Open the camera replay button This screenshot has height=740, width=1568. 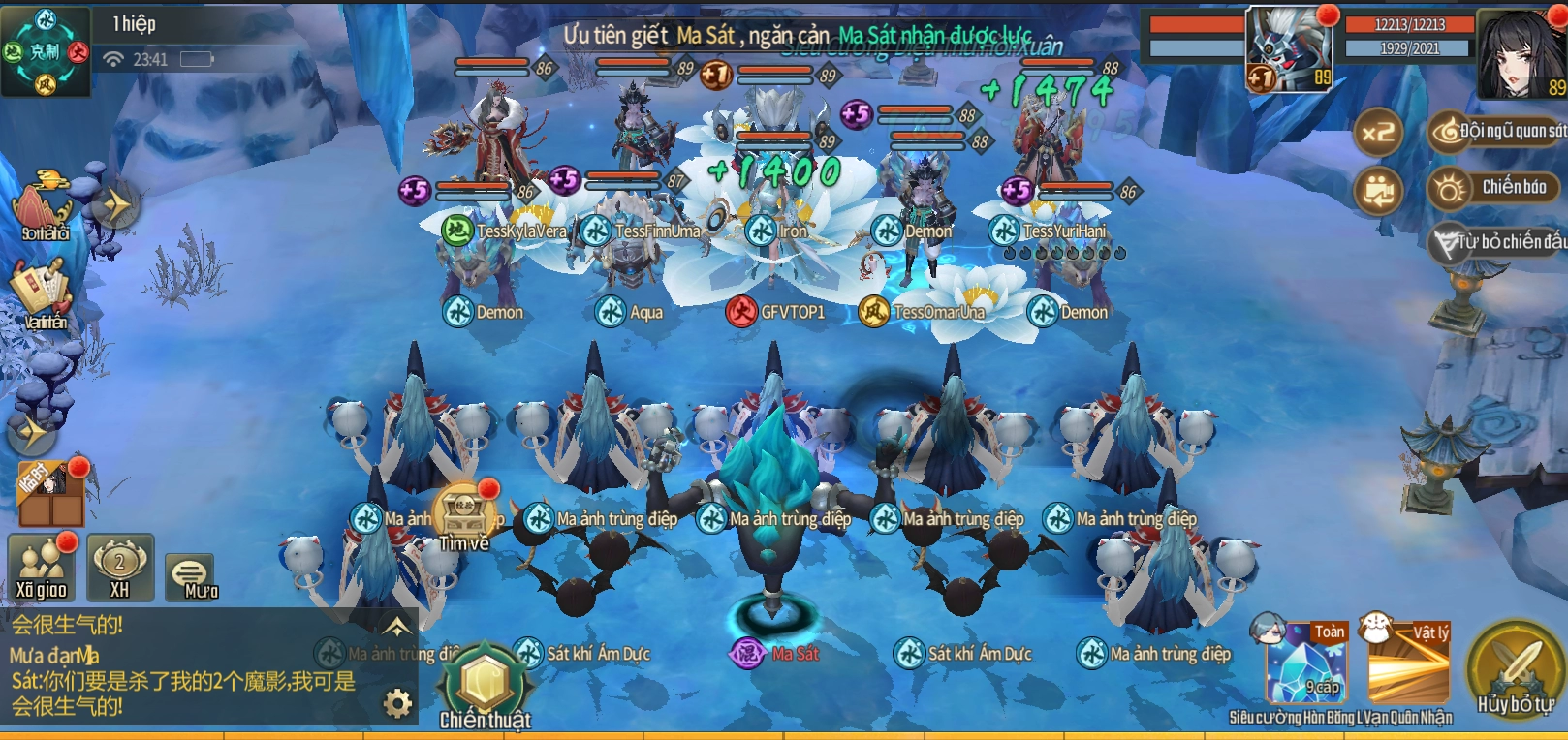(1378, 191)
